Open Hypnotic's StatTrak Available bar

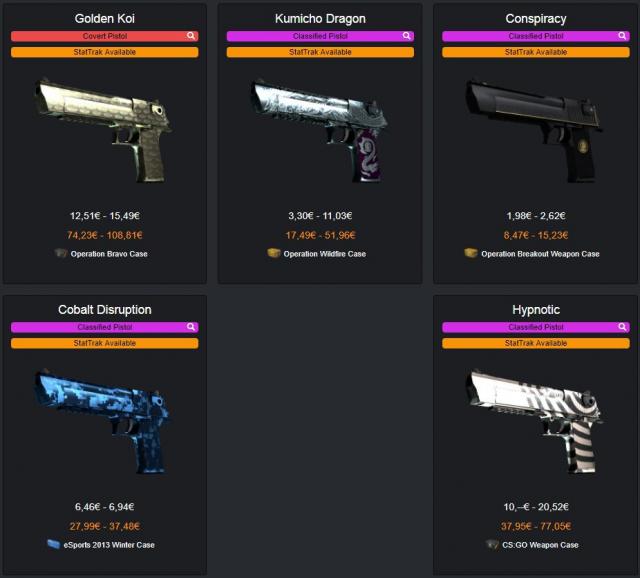536,343
